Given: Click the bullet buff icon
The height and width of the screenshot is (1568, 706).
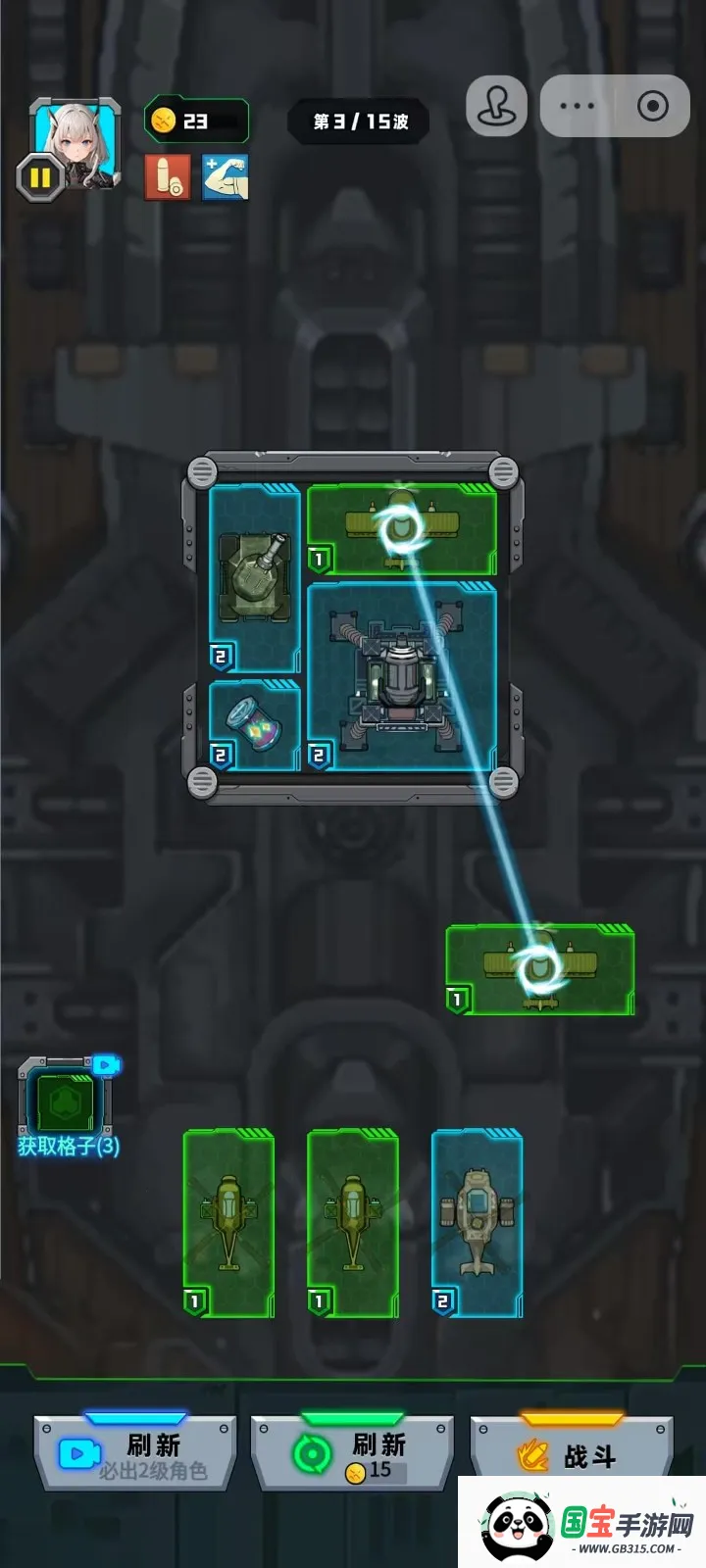Looking at the screenshot, I should (x=168, y=177).
